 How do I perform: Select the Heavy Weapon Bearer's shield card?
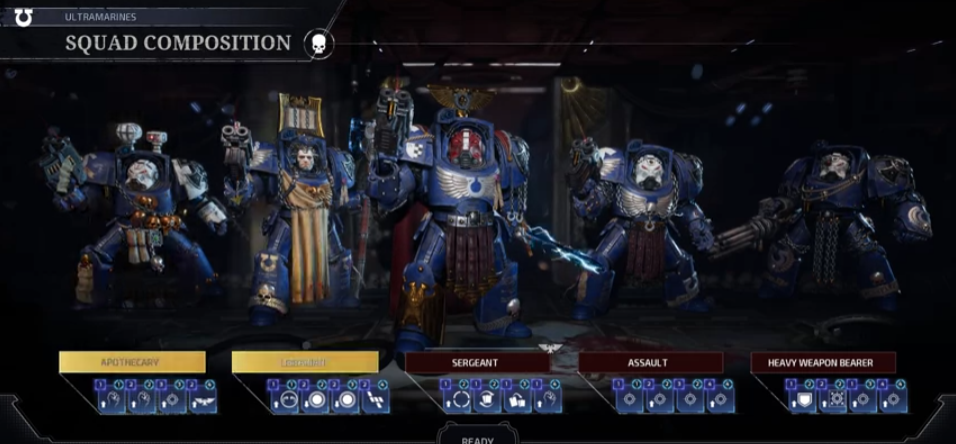[x=802, y=400]
